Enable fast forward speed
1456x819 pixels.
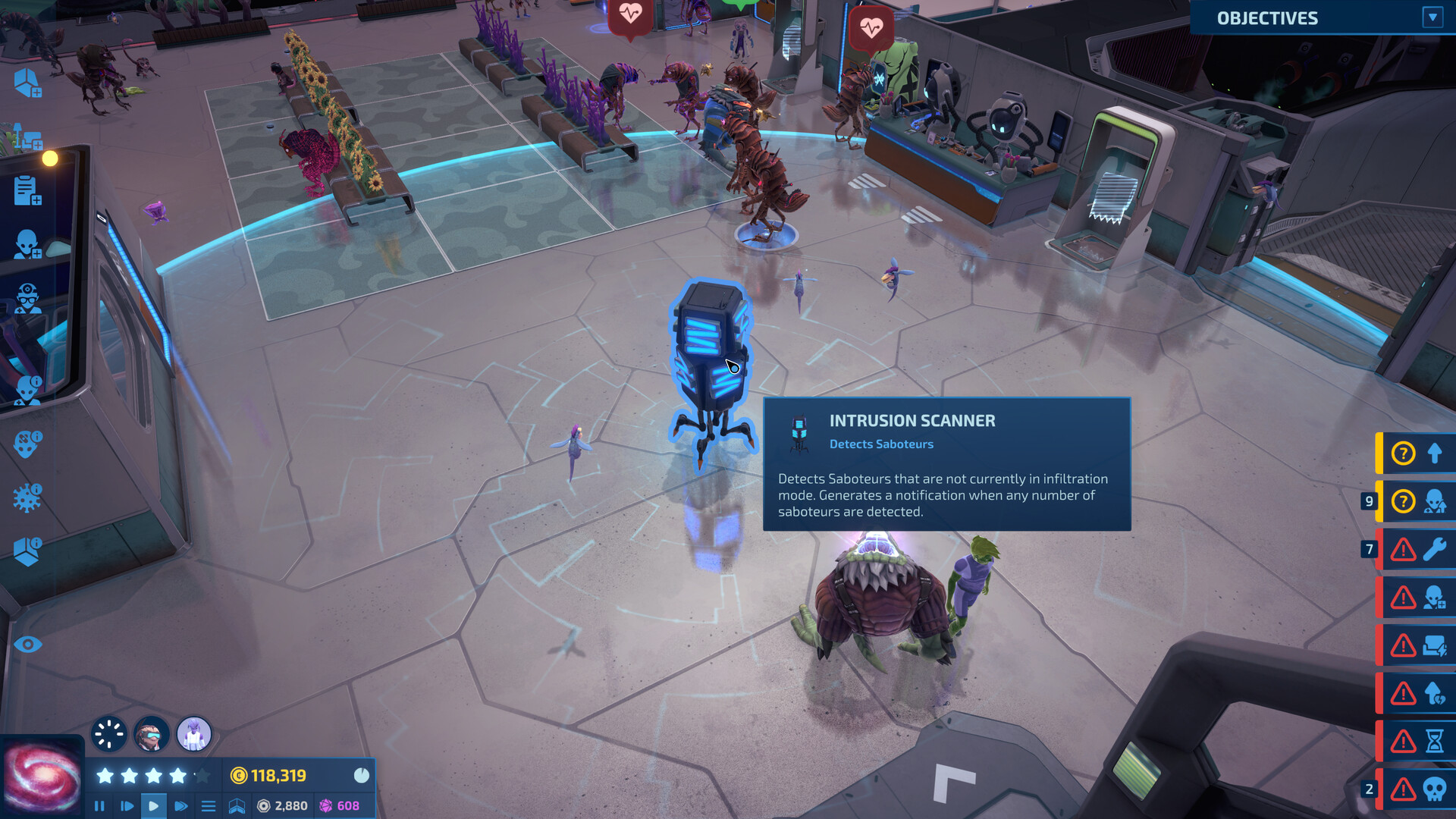(x=180, y=806)
